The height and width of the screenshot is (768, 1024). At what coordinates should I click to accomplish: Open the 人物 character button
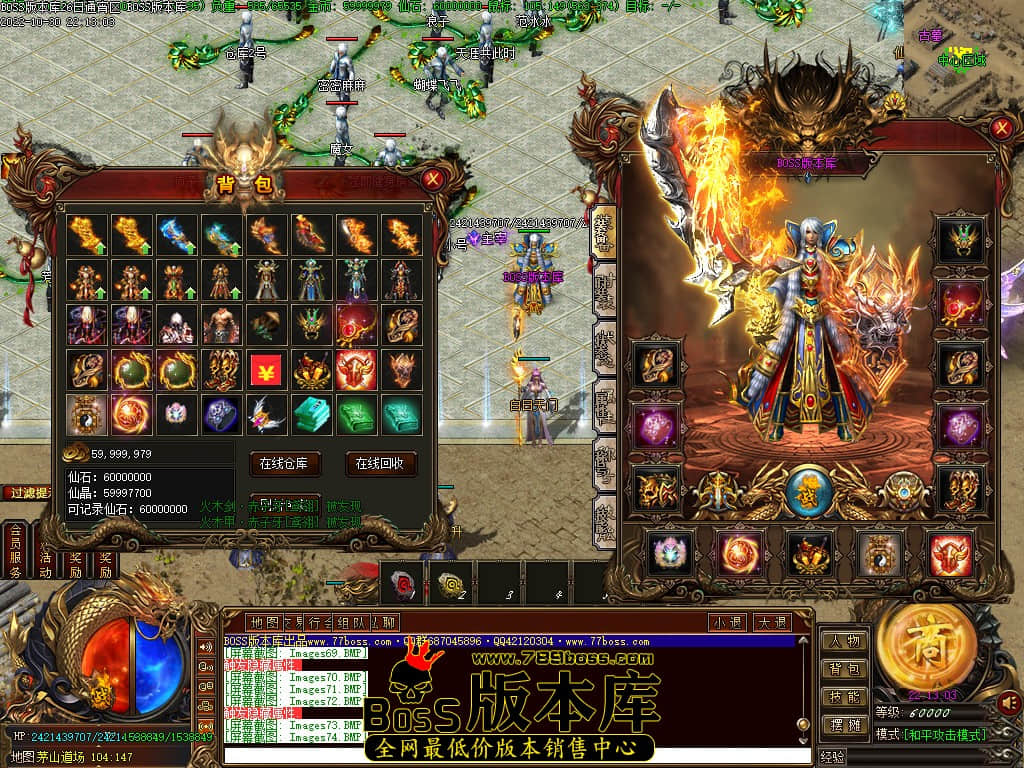[844, 641]
